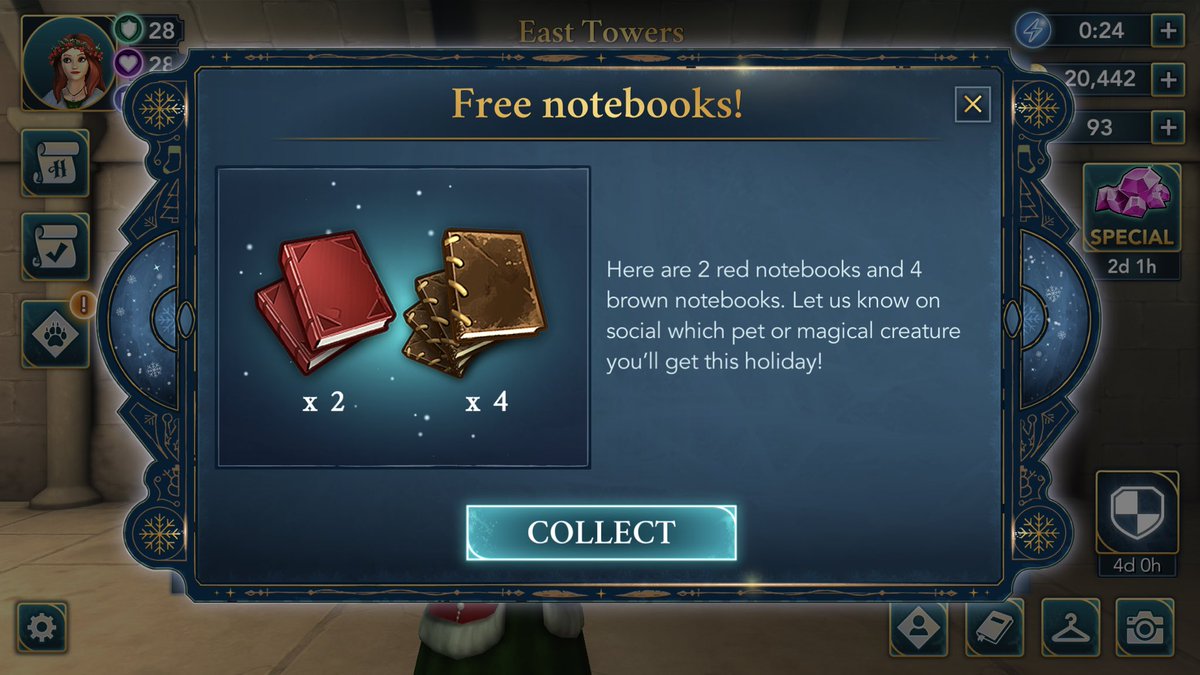Open the character diamond icon
Image resolution: width=1200 pixels, height=675 pixels.
point(918,627)
